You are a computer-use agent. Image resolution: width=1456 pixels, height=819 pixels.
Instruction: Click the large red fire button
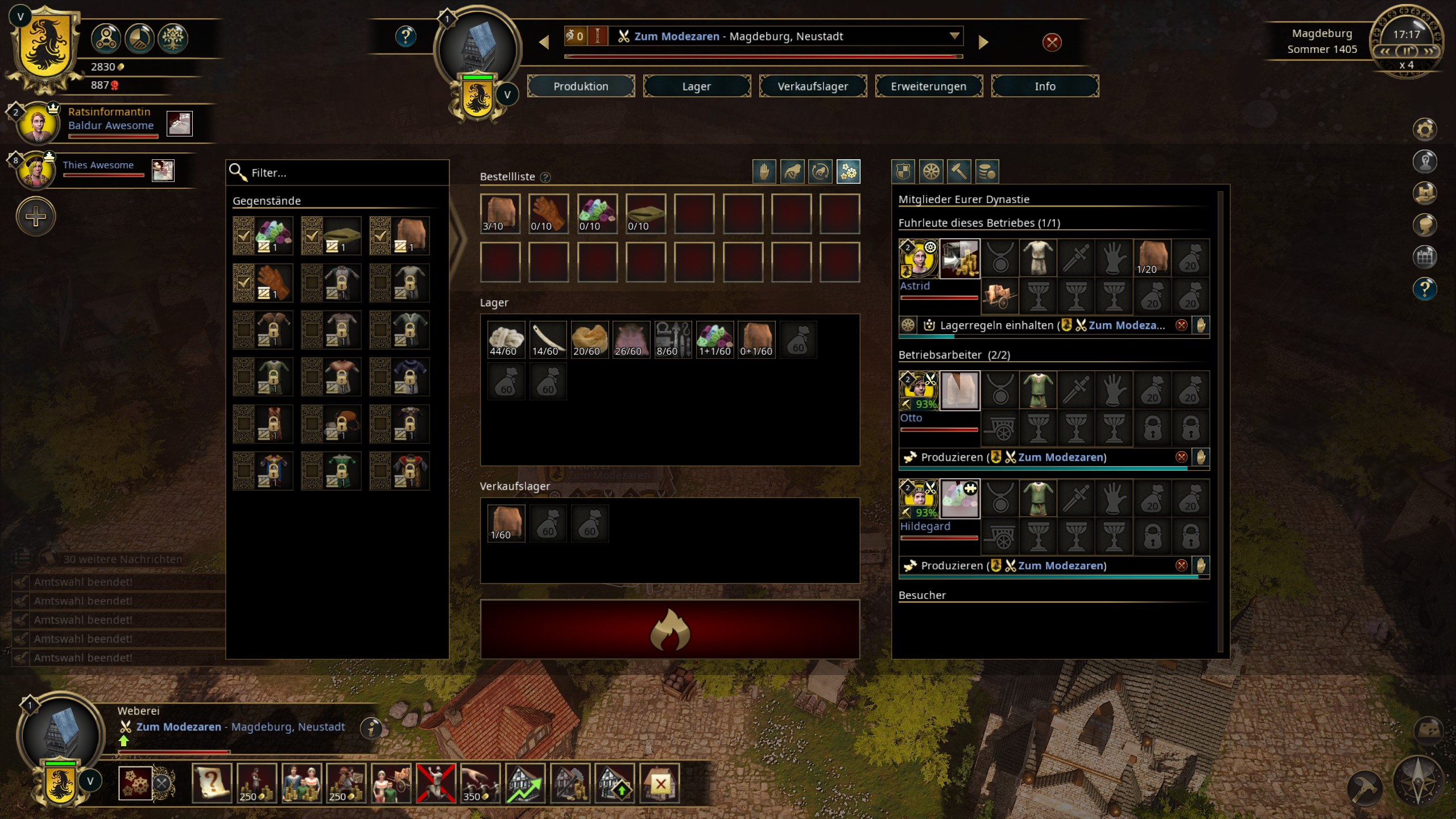(669, 629)
